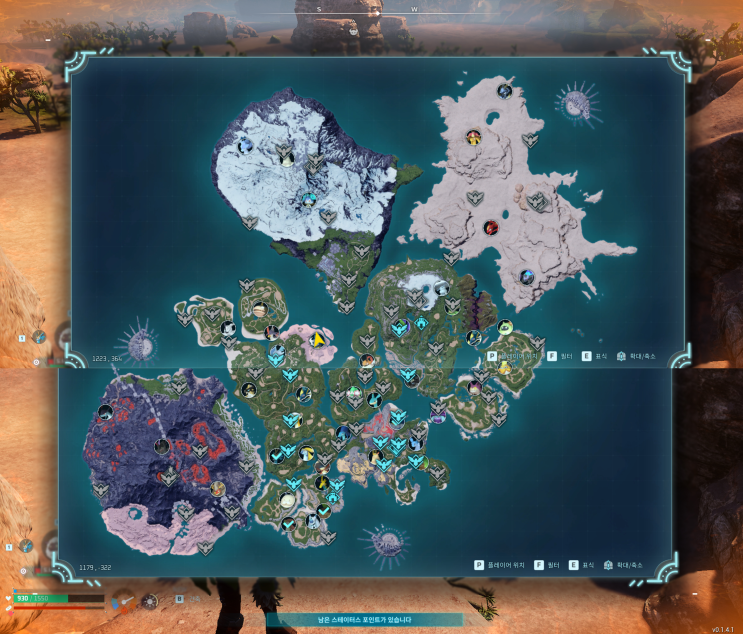The height and width of the screenshot is (634, 743).
Task: Pick the boss icon on the snow island's western edge
Action: tap(246, 146)
